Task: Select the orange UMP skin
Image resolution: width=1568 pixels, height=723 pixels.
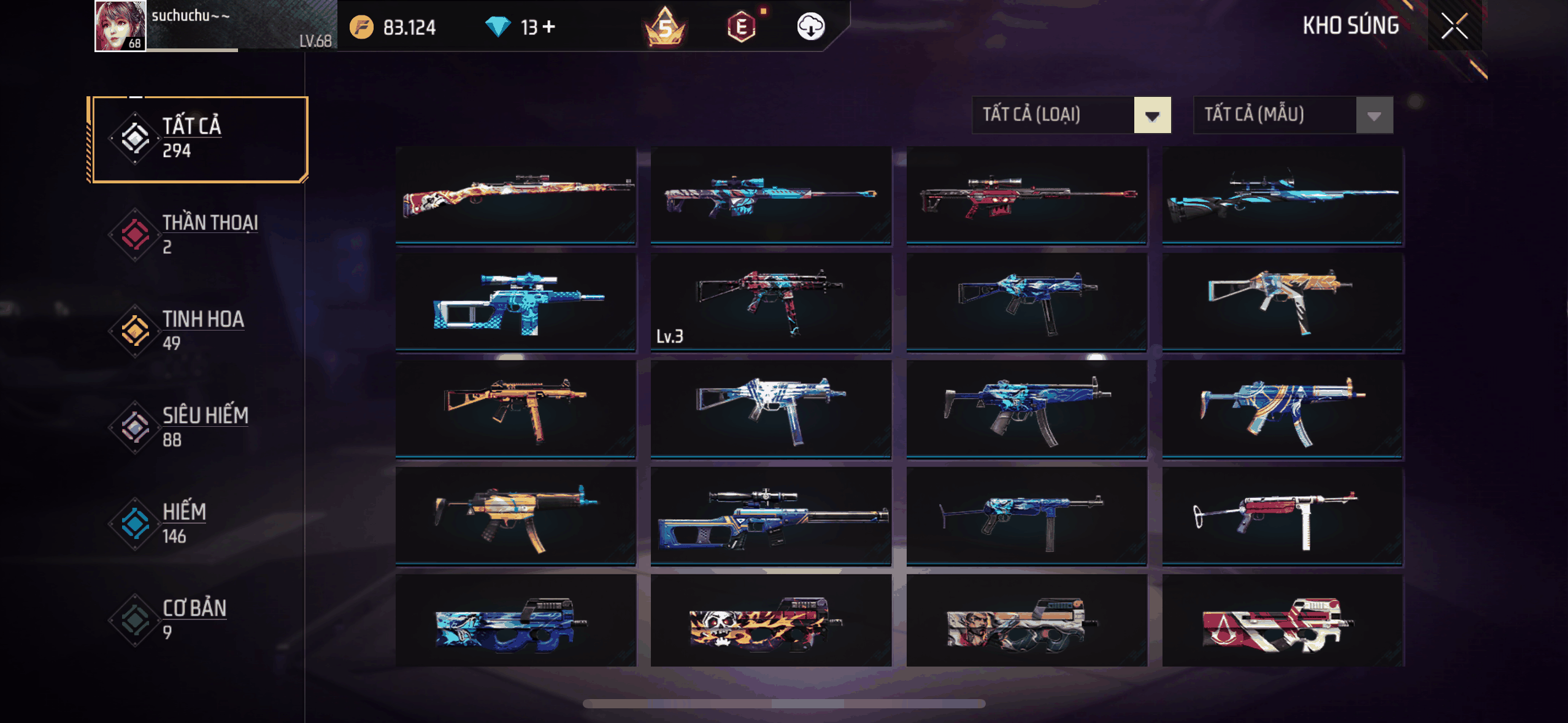Action: tap(515, 408)
